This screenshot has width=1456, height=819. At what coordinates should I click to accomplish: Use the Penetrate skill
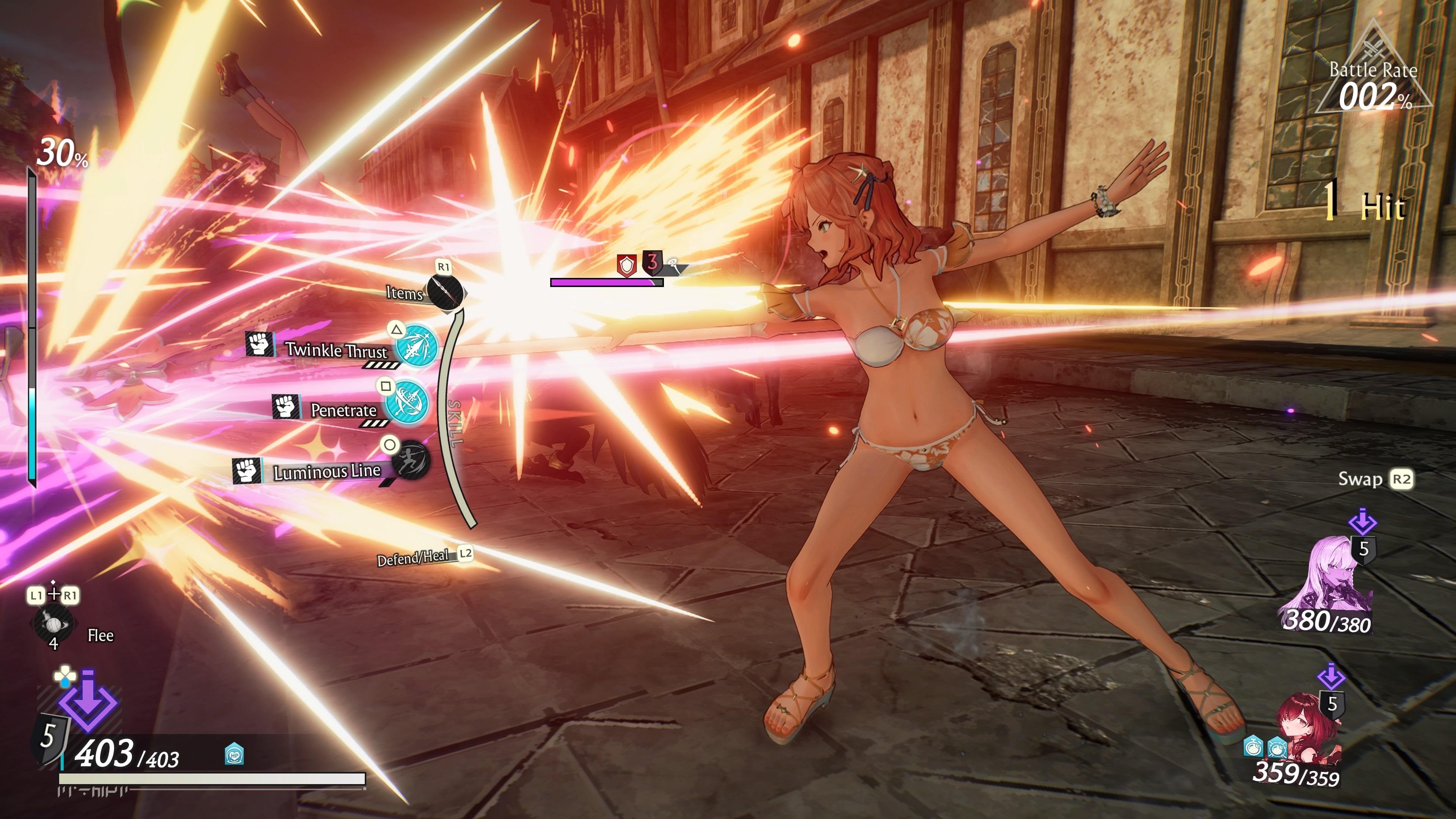(x=406, y=403)
